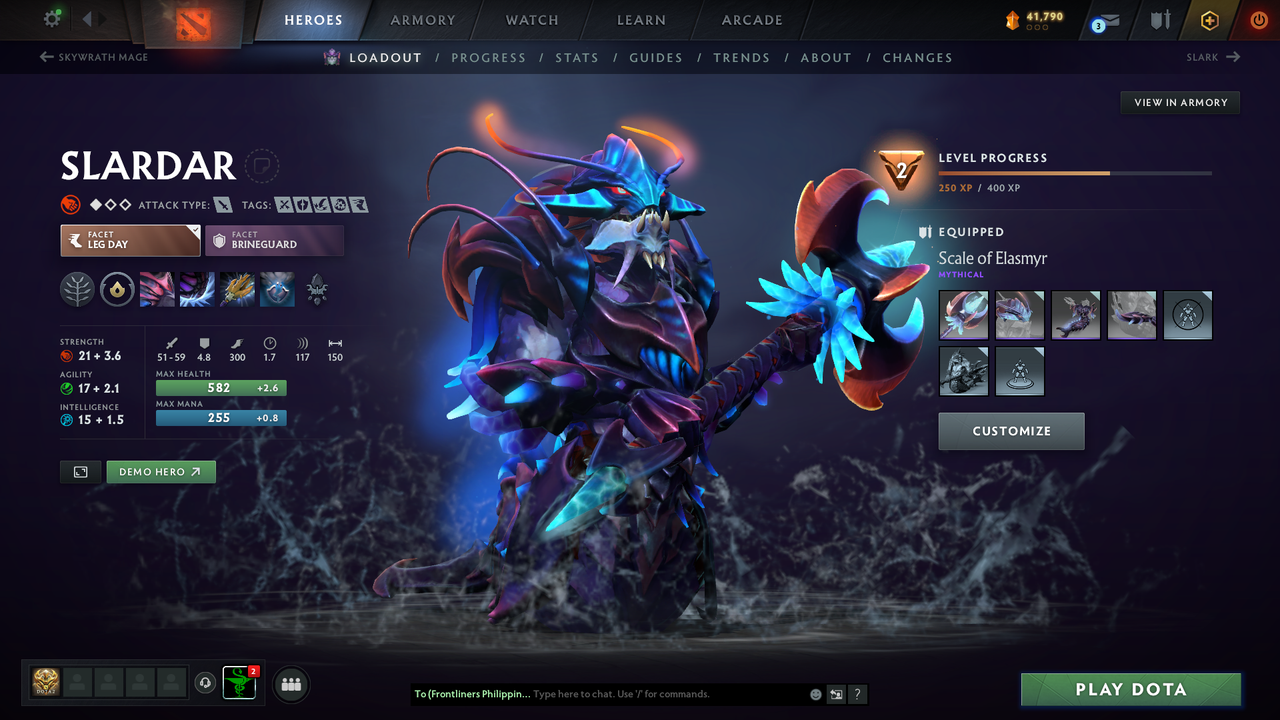
Task: Open VIEW IN ARMORY
Action: click(x=1179, y=102)
